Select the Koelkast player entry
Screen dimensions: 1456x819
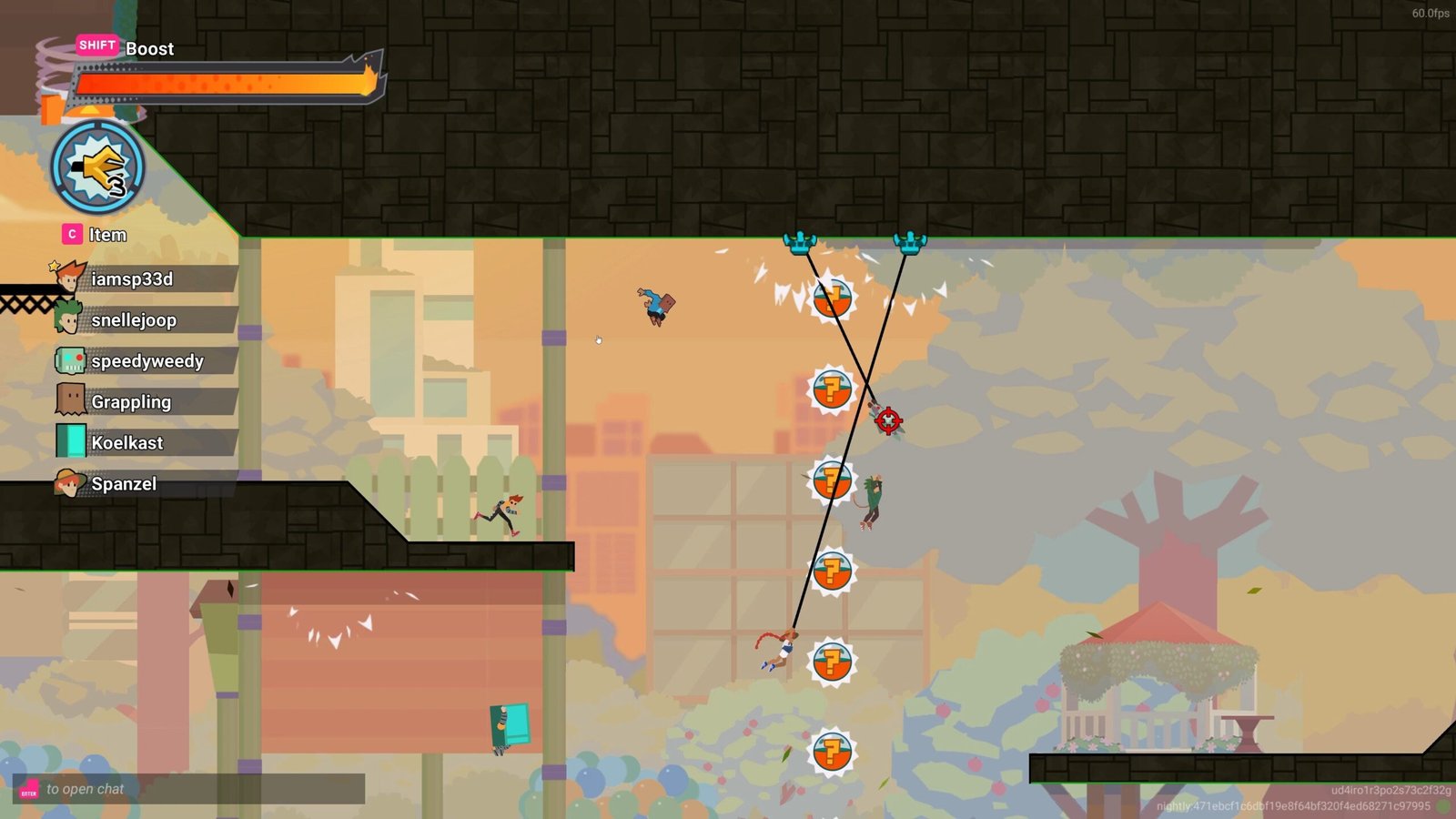coord(146,443)
